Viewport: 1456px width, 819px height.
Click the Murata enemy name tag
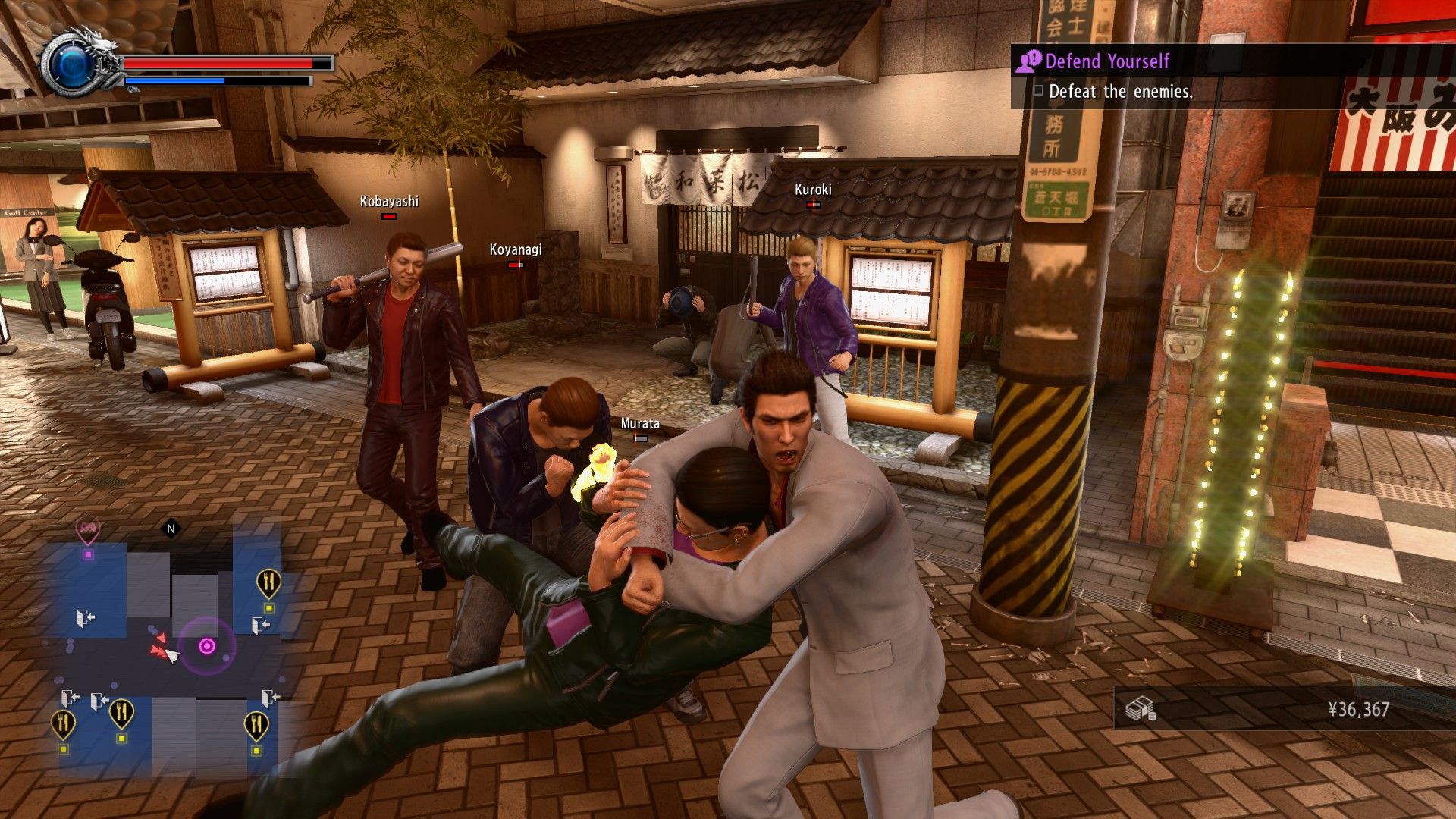coord(641,425)
